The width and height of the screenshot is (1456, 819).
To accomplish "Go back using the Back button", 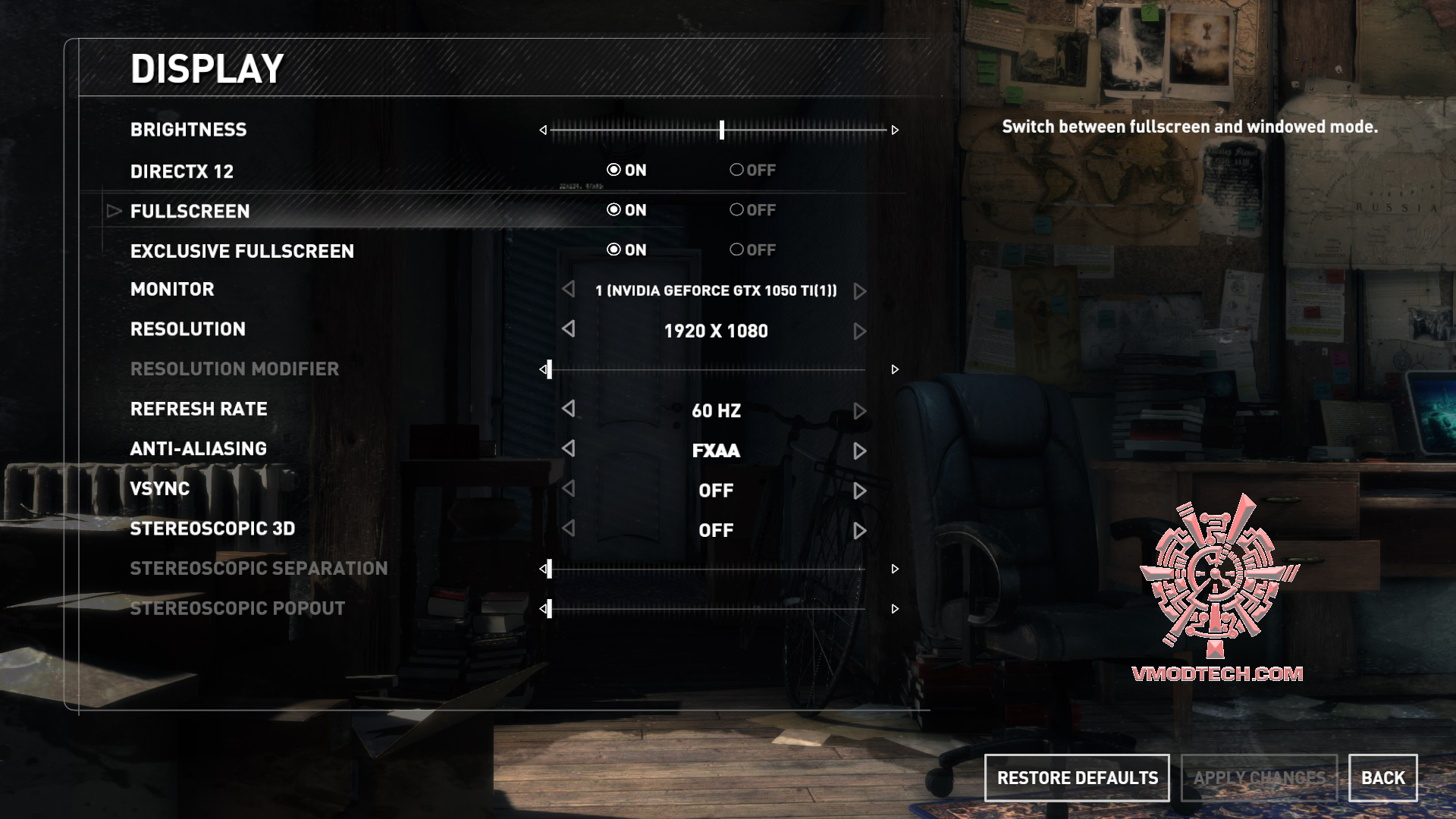I will pyautogui.click(x=1382, y=778).
